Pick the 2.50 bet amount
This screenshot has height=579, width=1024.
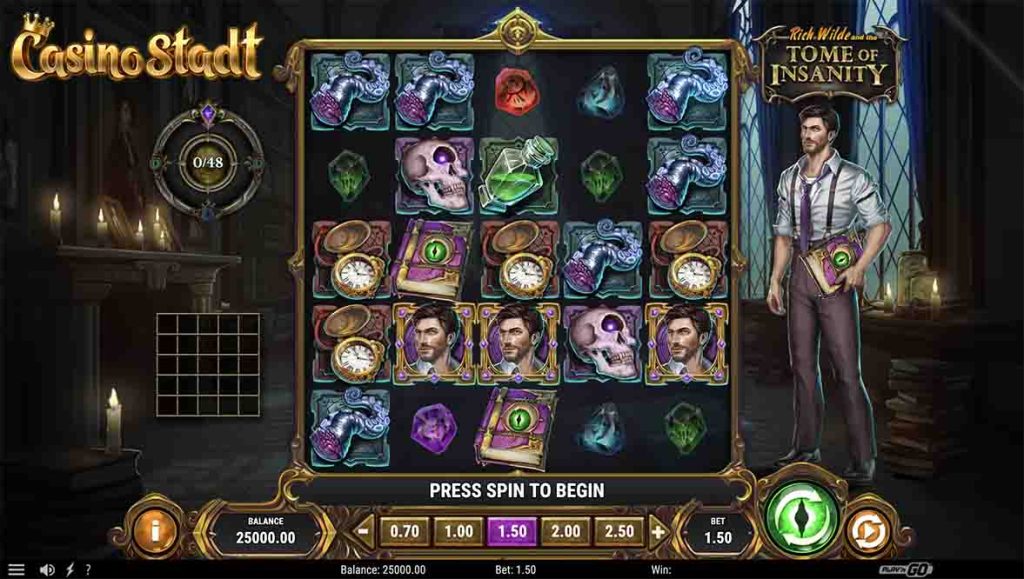tap(619, 532)
